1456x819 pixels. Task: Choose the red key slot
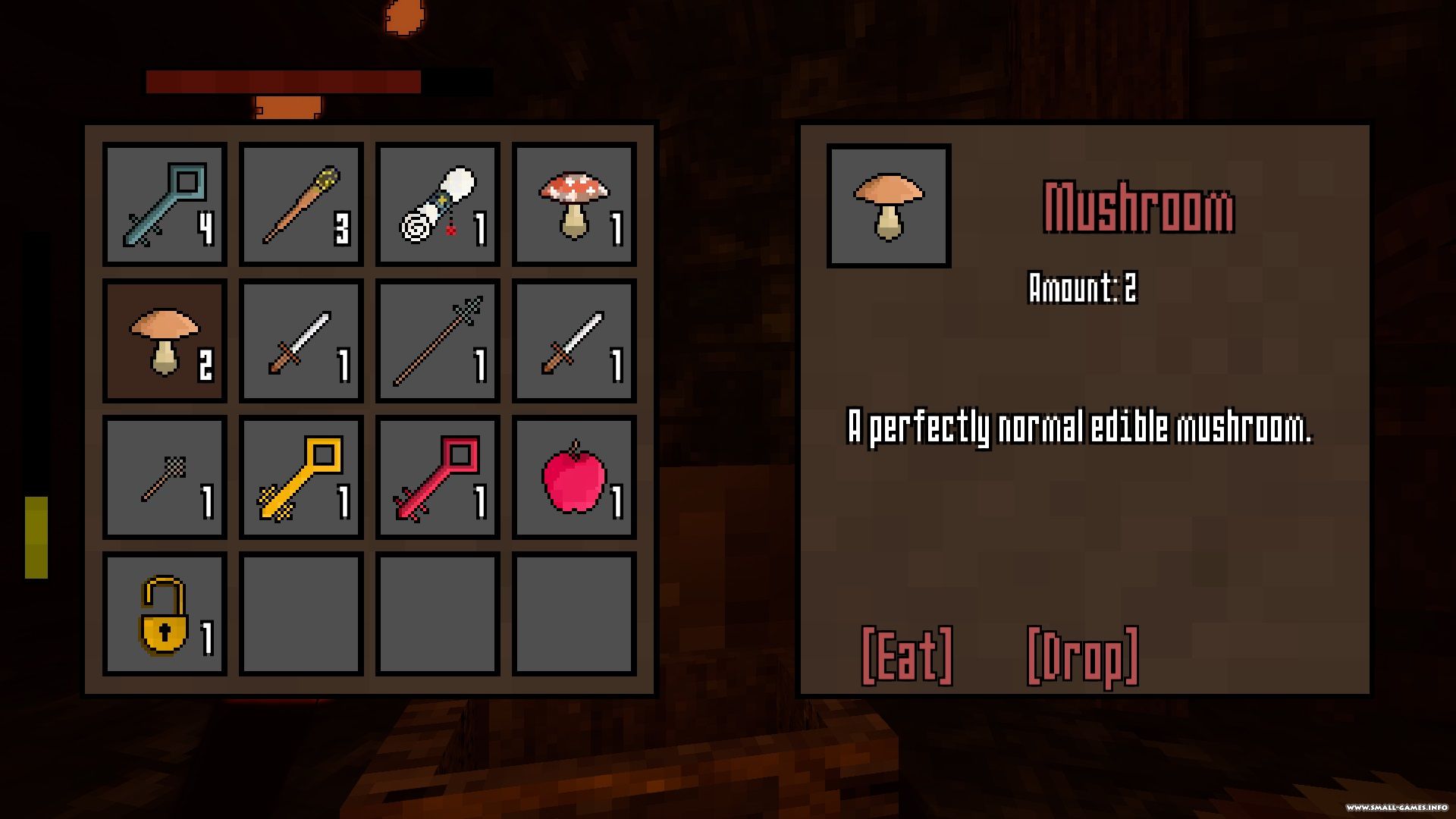point(438,477)
